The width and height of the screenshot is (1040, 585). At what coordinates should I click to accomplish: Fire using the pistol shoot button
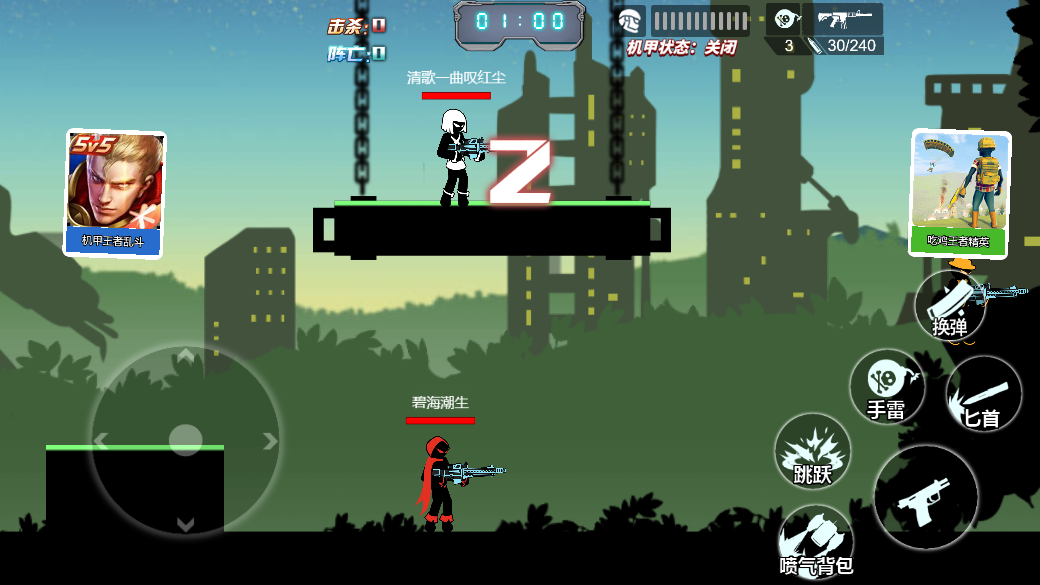925,497
